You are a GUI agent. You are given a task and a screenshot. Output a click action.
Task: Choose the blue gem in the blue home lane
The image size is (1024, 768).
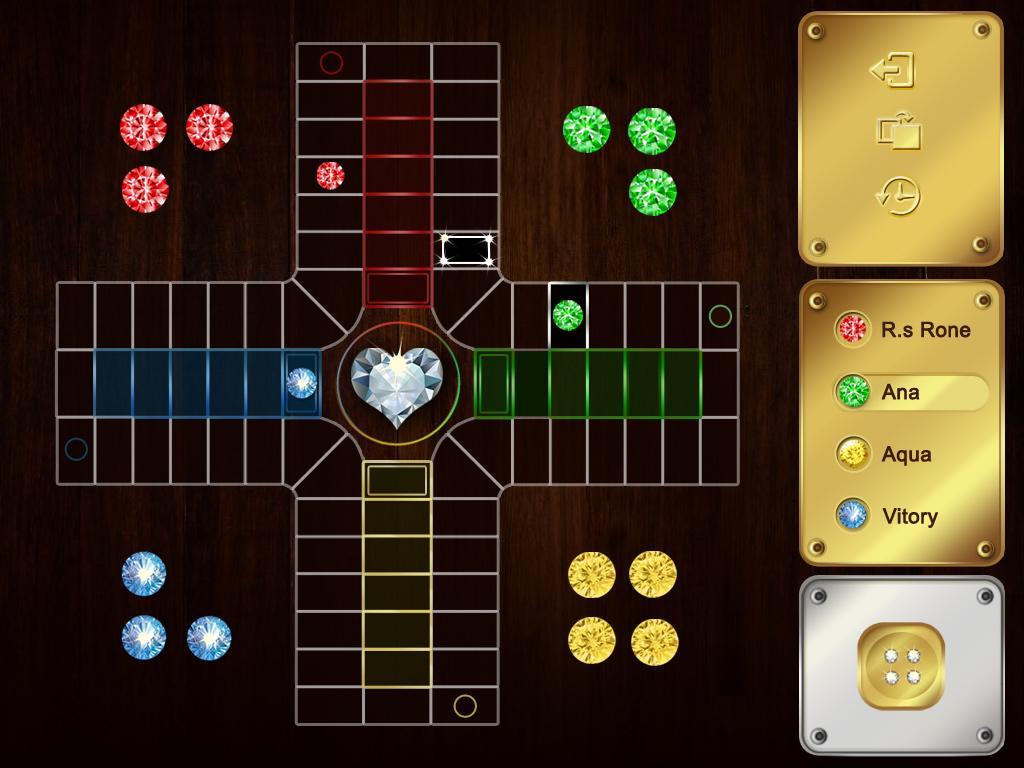[301, 382]
